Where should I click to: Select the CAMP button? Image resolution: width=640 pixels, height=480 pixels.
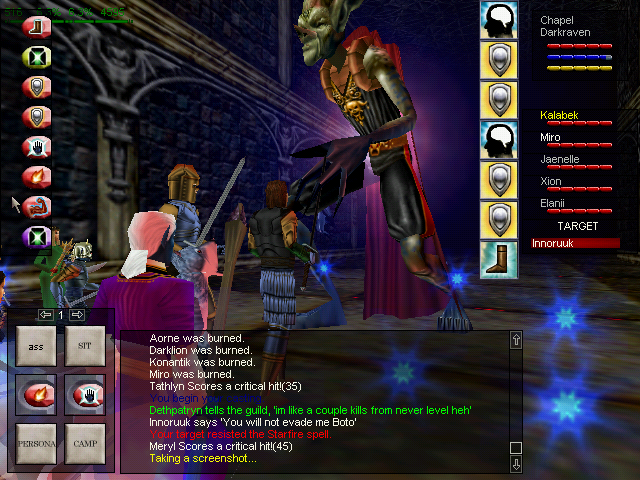[x=84, y=442]
